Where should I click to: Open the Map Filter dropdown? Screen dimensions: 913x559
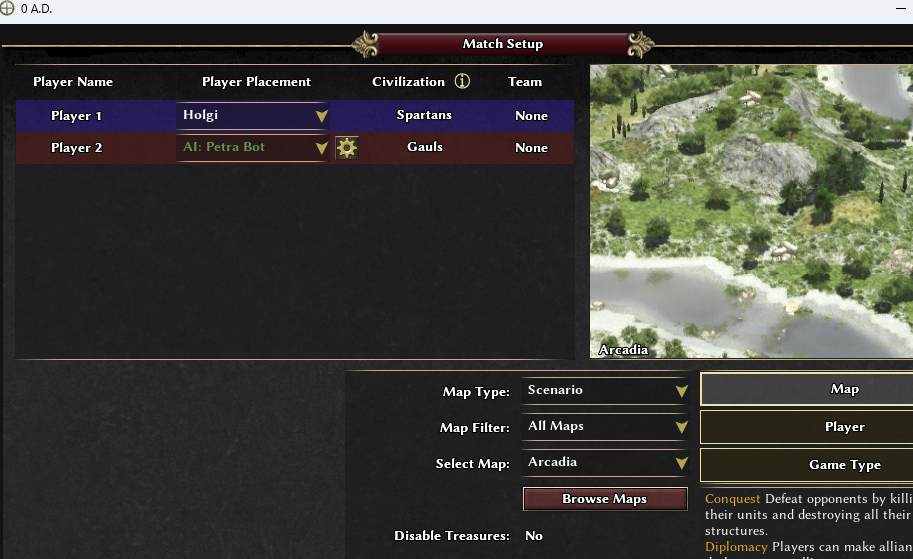606,427
